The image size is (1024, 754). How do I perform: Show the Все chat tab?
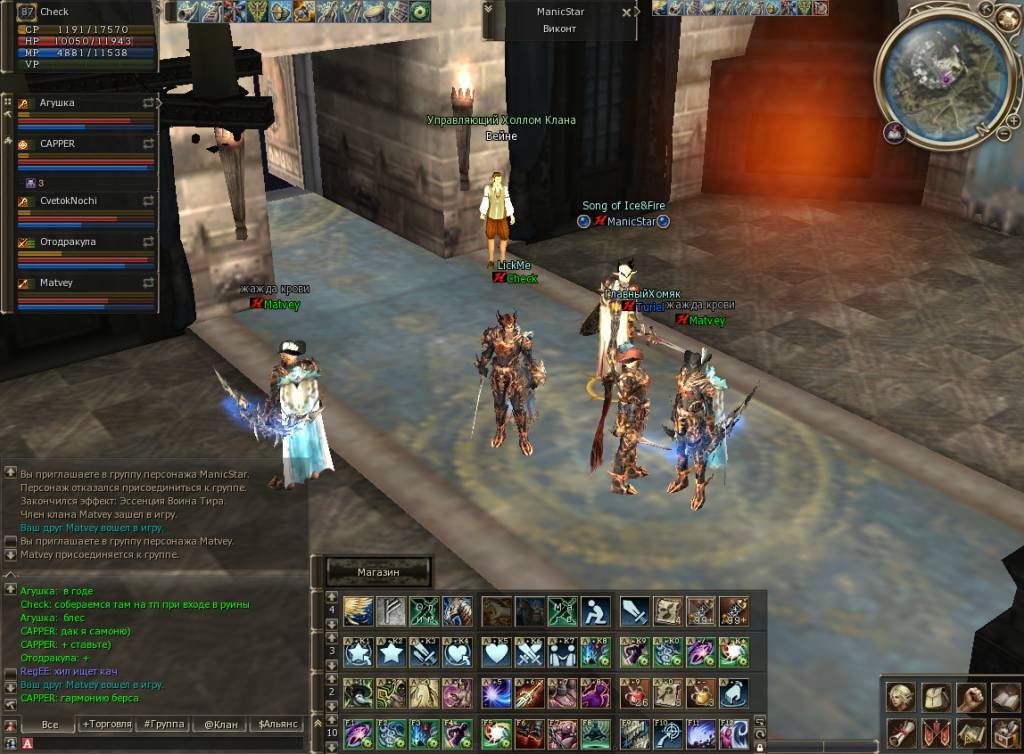tap(50, 723)
